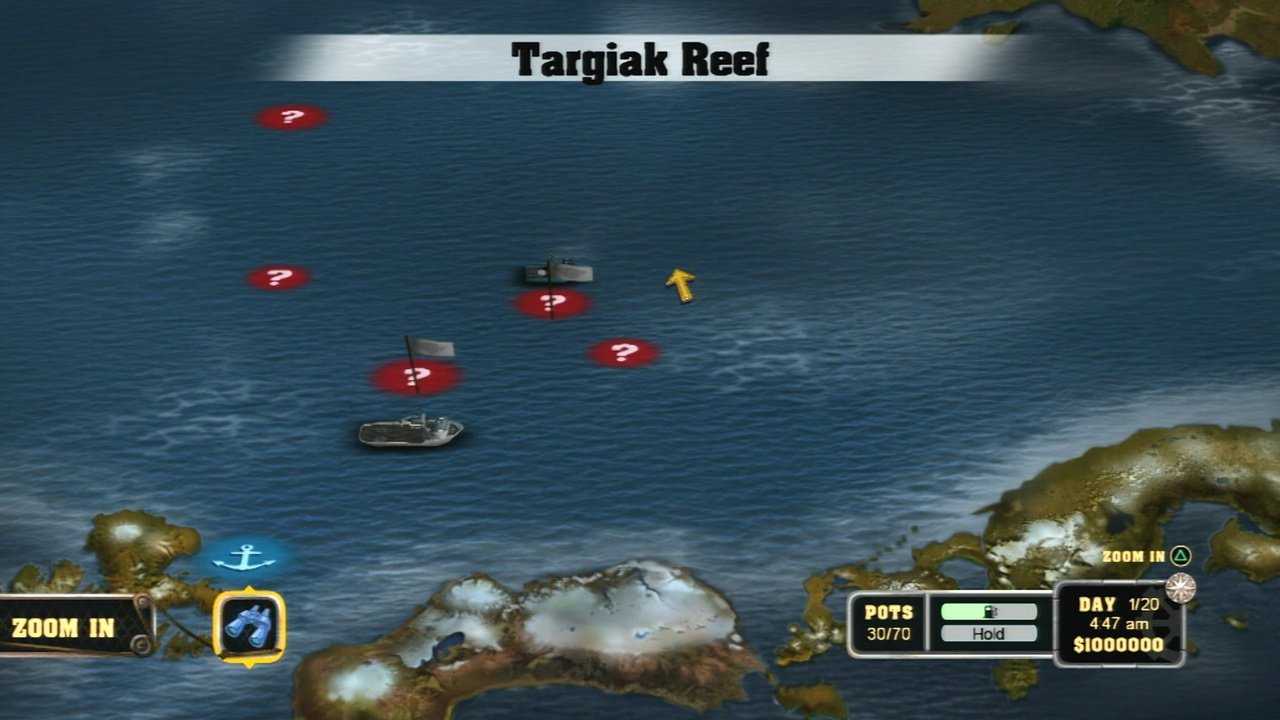The image size is (1280, 720).
Task: Expand the POTS 30/70 panel
Action: (x=888, y=621)
